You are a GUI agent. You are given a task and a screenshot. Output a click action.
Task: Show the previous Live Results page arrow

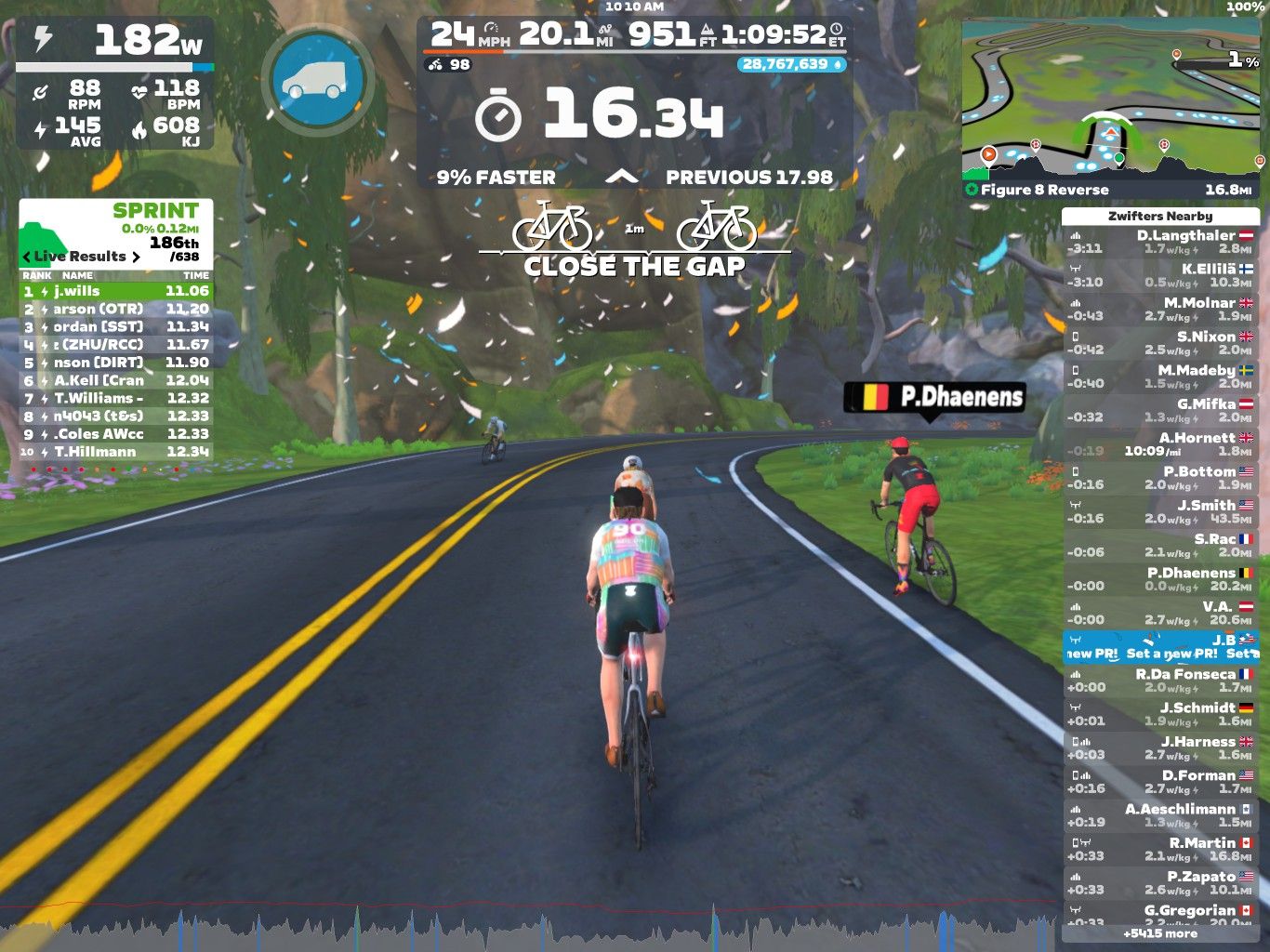click(26, 257)
